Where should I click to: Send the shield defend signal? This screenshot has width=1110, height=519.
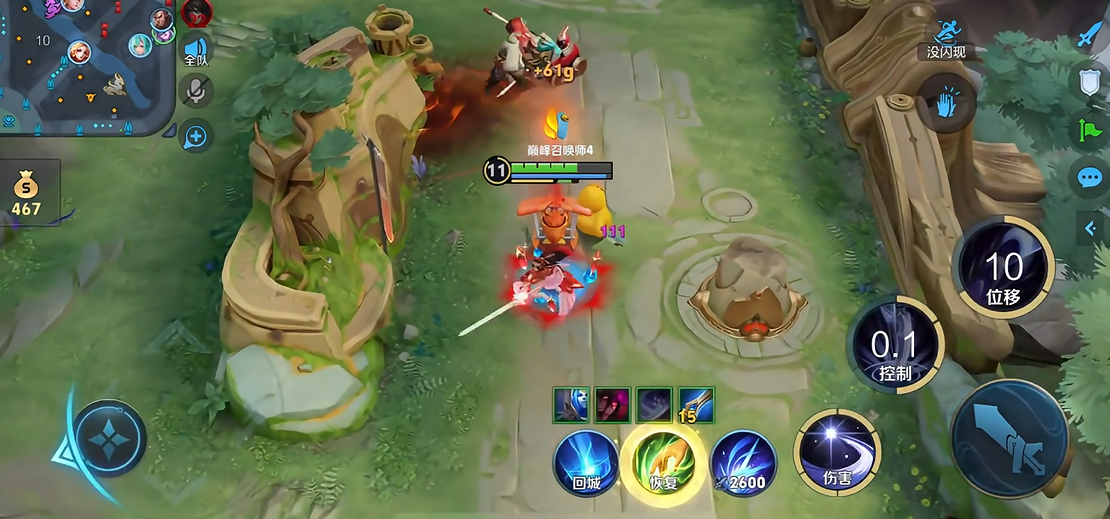[x=1089, y=81]
